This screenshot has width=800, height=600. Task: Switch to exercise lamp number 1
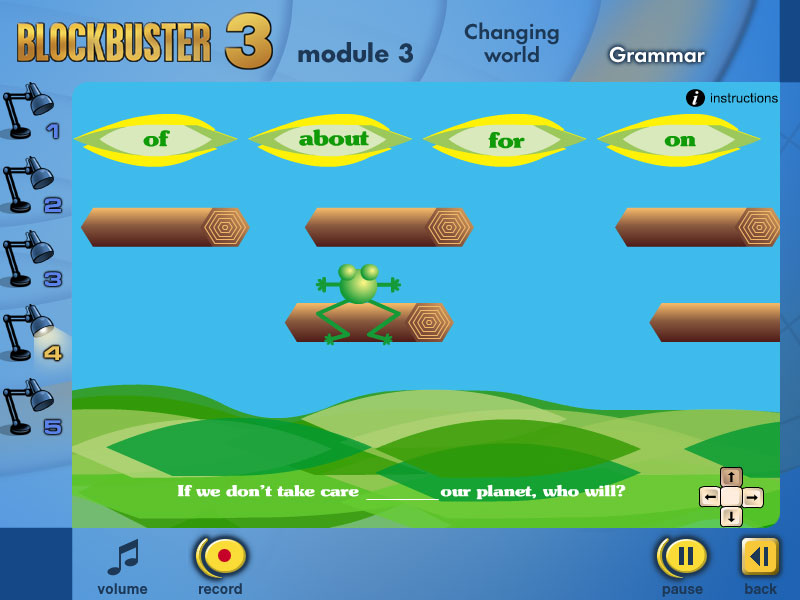[x=31, y=112]
